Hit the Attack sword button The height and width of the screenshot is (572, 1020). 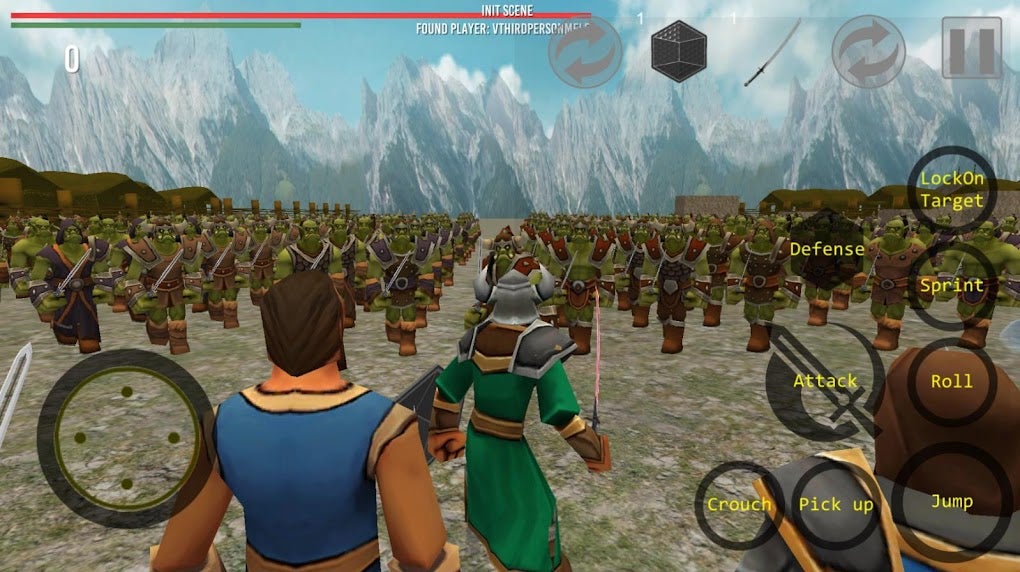(824, 381)
